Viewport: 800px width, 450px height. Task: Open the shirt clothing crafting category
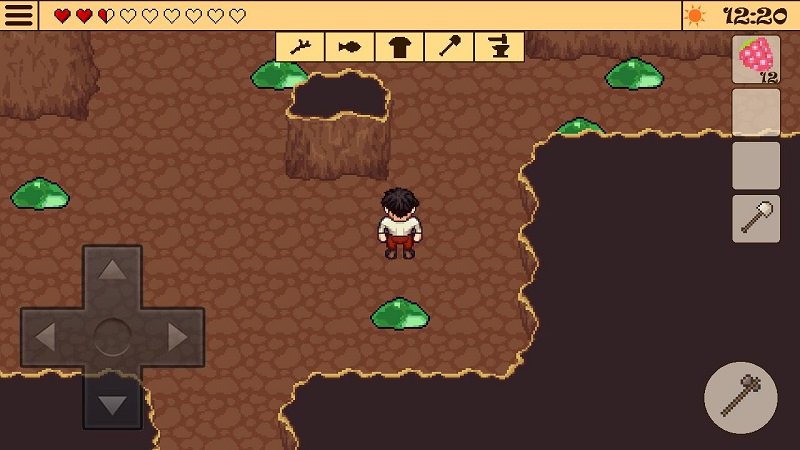click(x=400, y=46)
